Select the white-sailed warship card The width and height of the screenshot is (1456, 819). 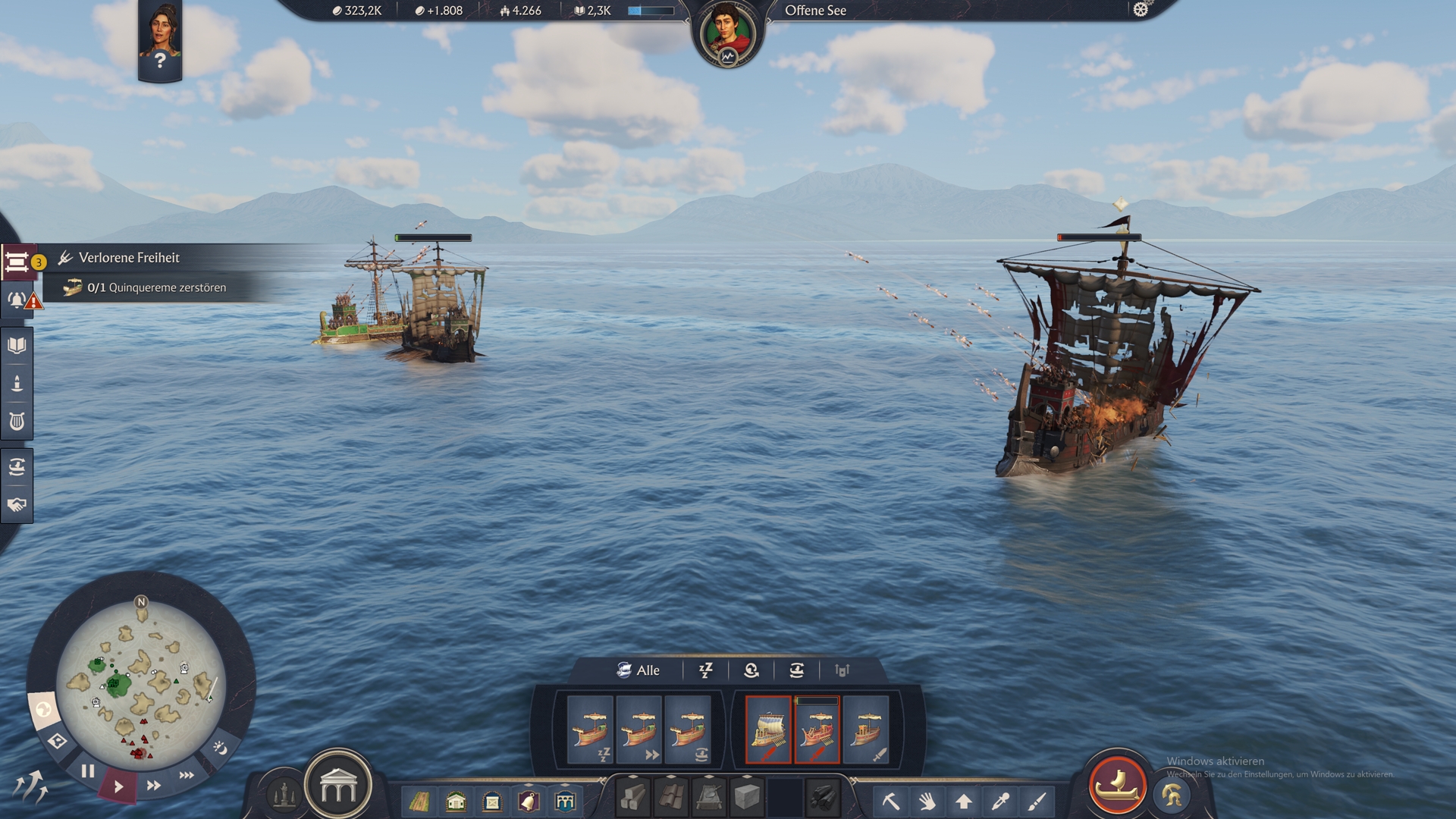pos(768,730)
